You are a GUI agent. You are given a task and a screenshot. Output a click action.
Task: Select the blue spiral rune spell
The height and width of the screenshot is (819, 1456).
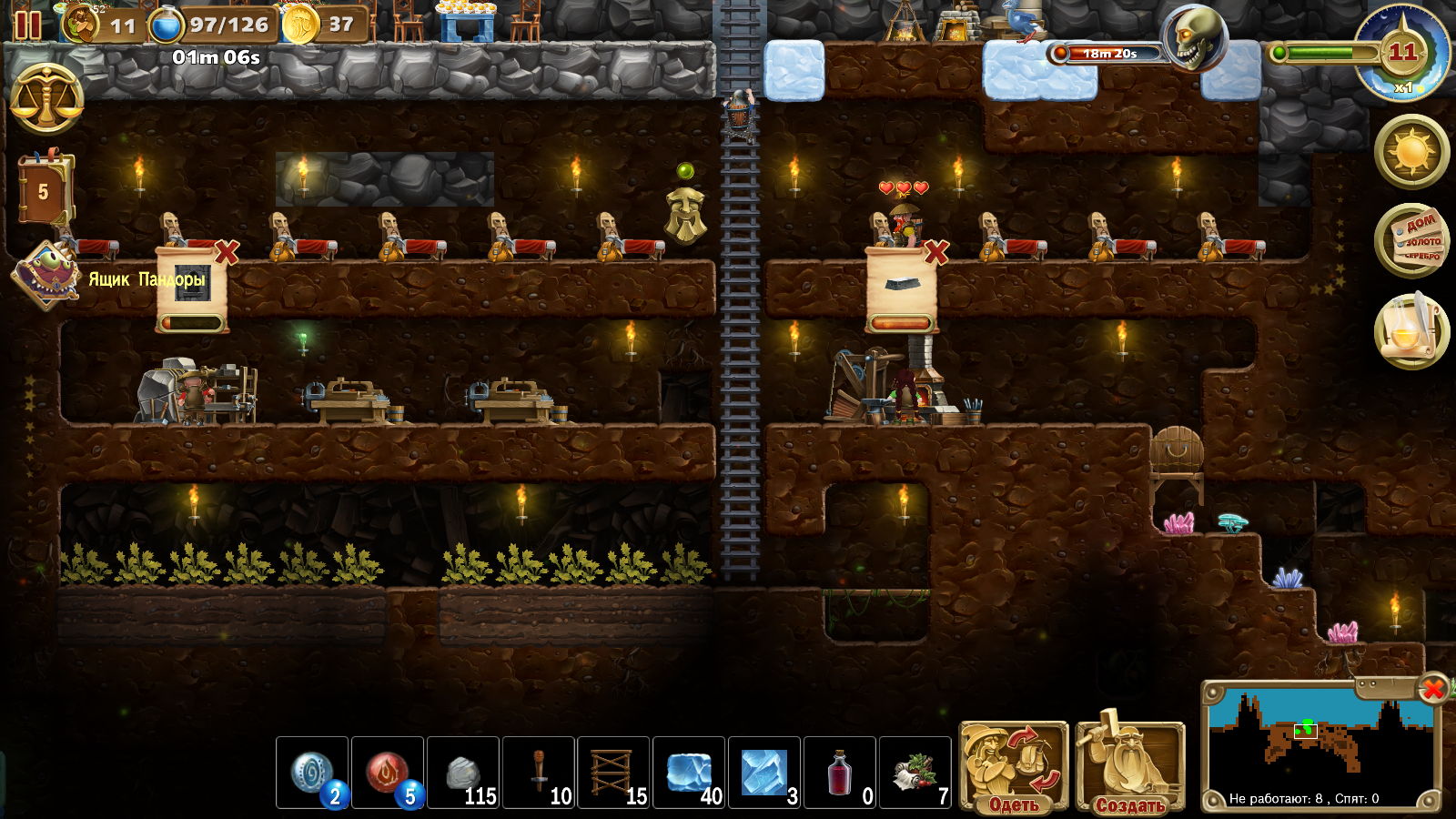coord(312,773)
